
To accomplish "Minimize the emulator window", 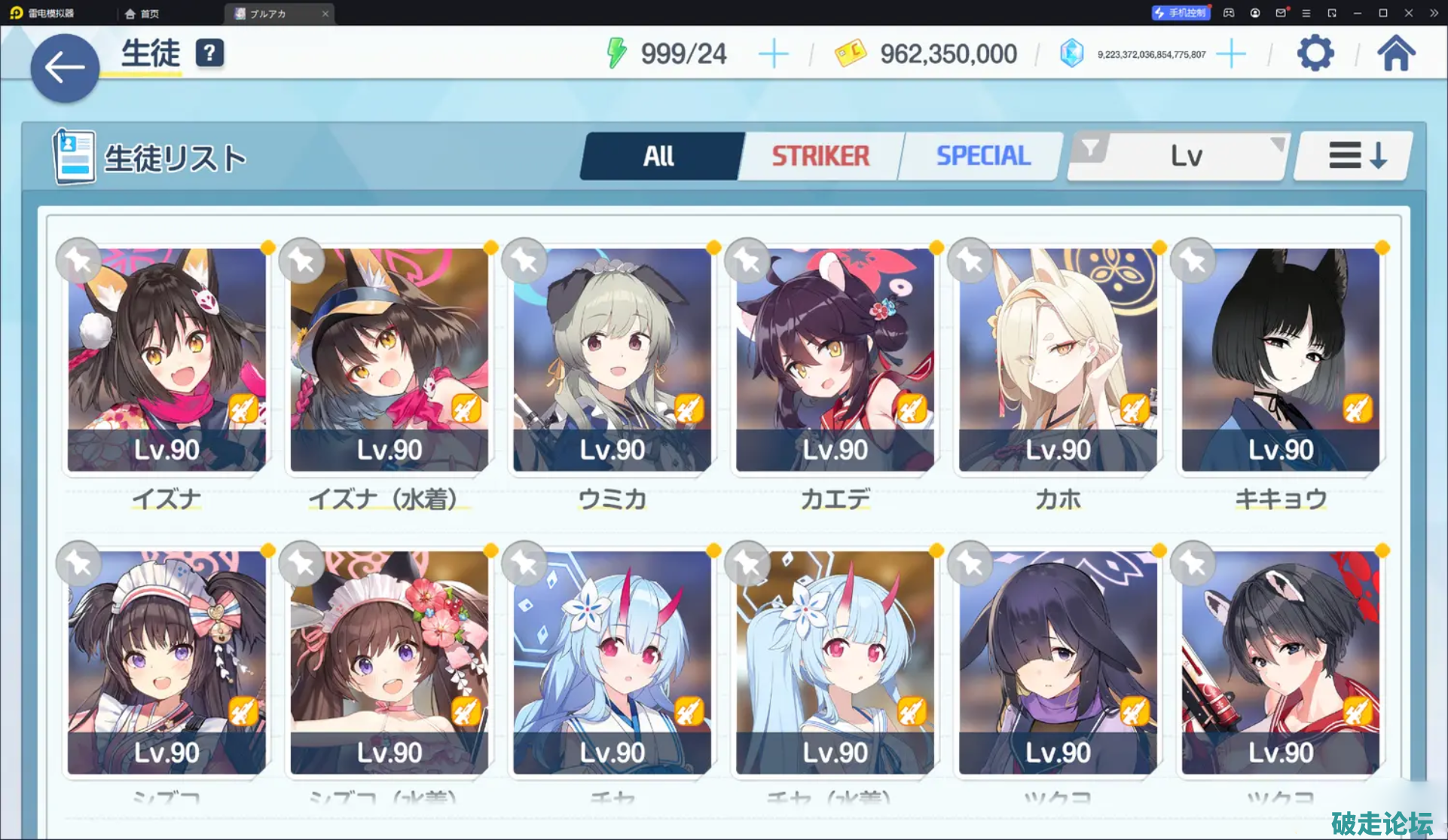I will (1358, 13).
